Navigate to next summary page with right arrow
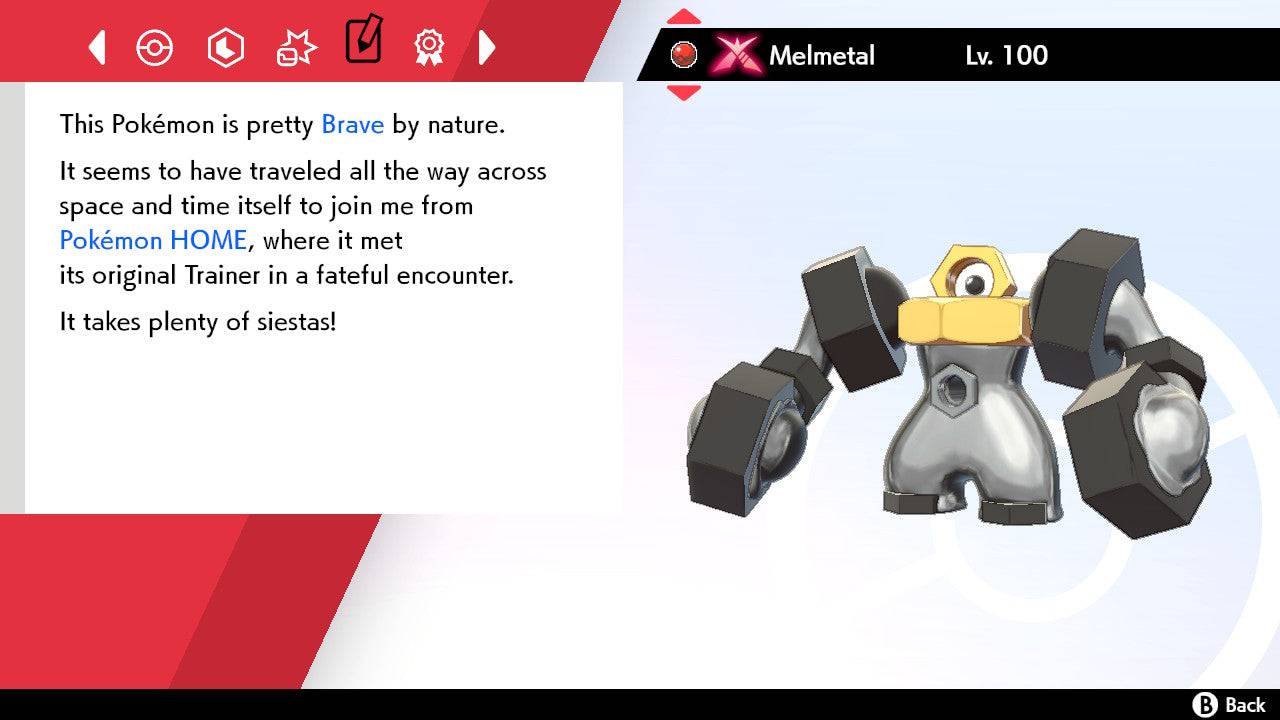Image resolution: width=1280 pixels, height=720 pixels. (487, 47)
